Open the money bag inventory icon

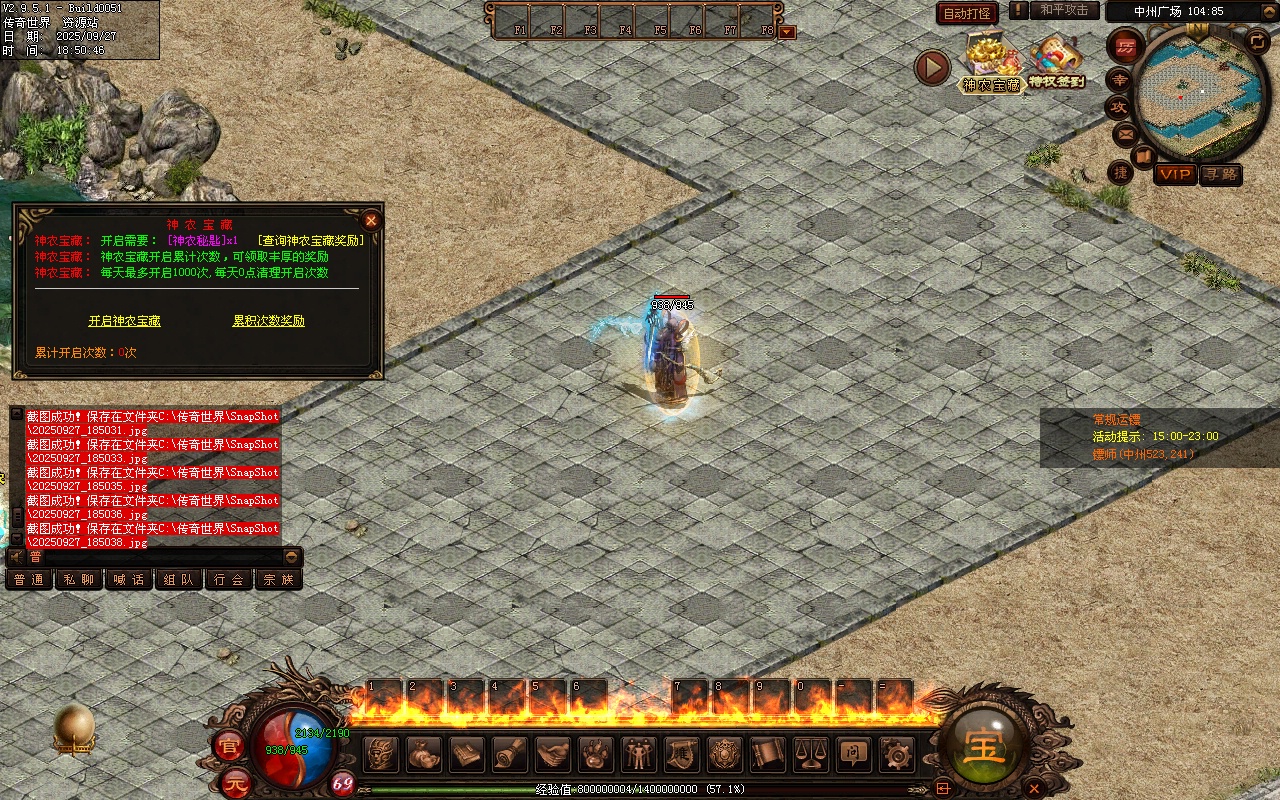(x=424, y=754)
